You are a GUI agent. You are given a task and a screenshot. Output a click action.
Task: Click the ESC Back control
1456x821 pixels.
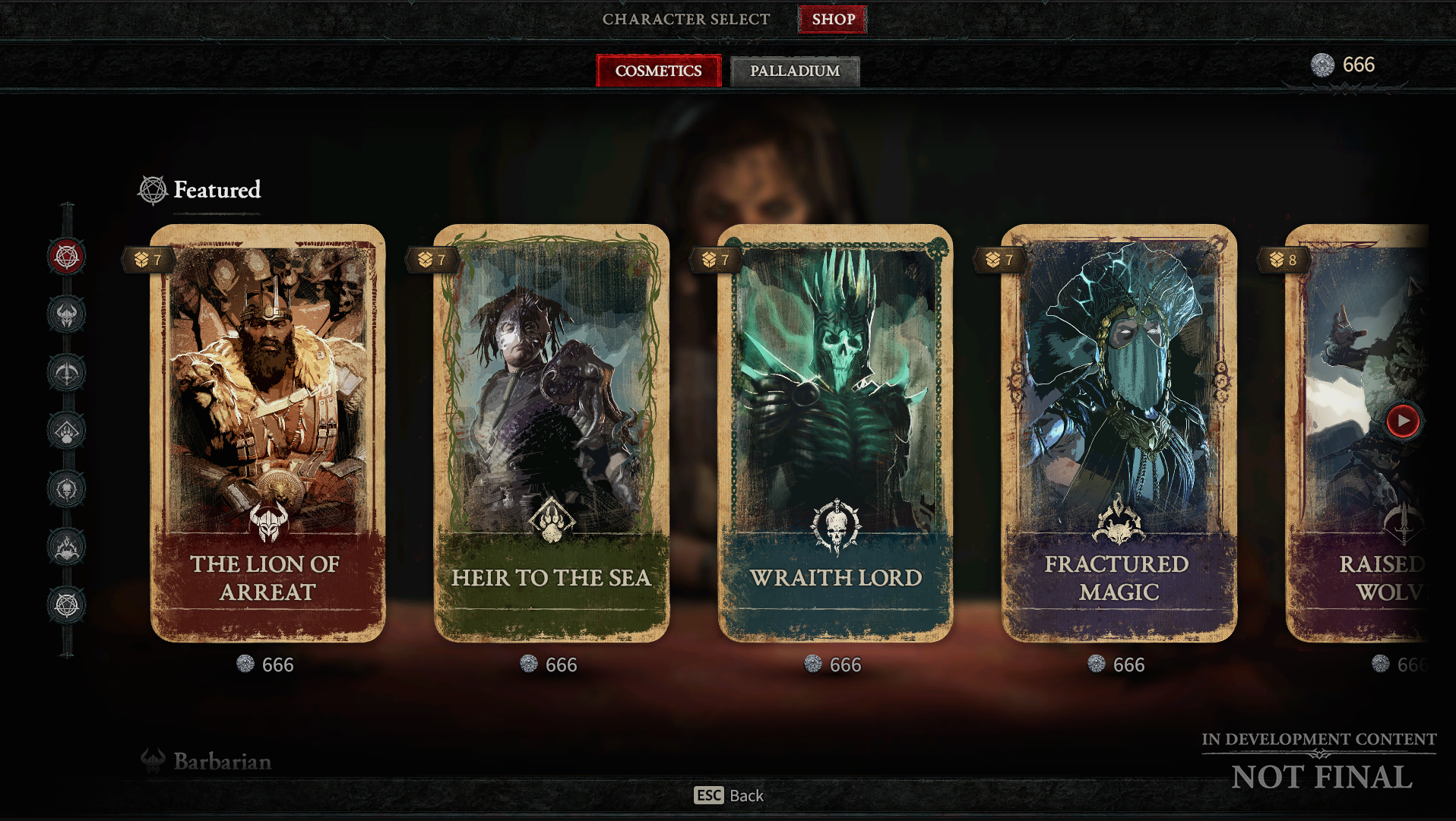tap(730, 796)
